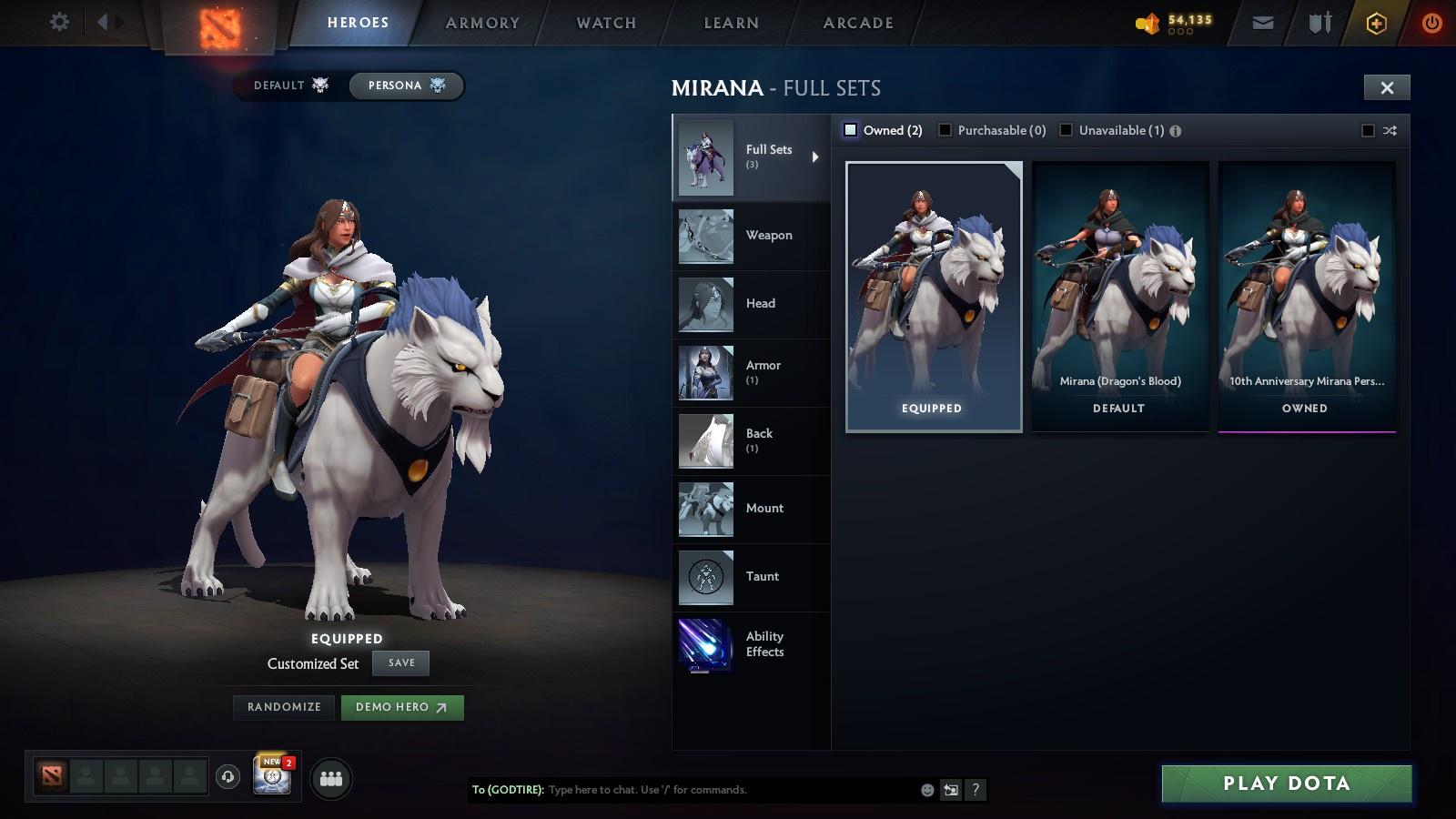Screen dimensions: 1456x819
Task: Click the friends list icon near the party slots
Action: [x=331, y=778]
